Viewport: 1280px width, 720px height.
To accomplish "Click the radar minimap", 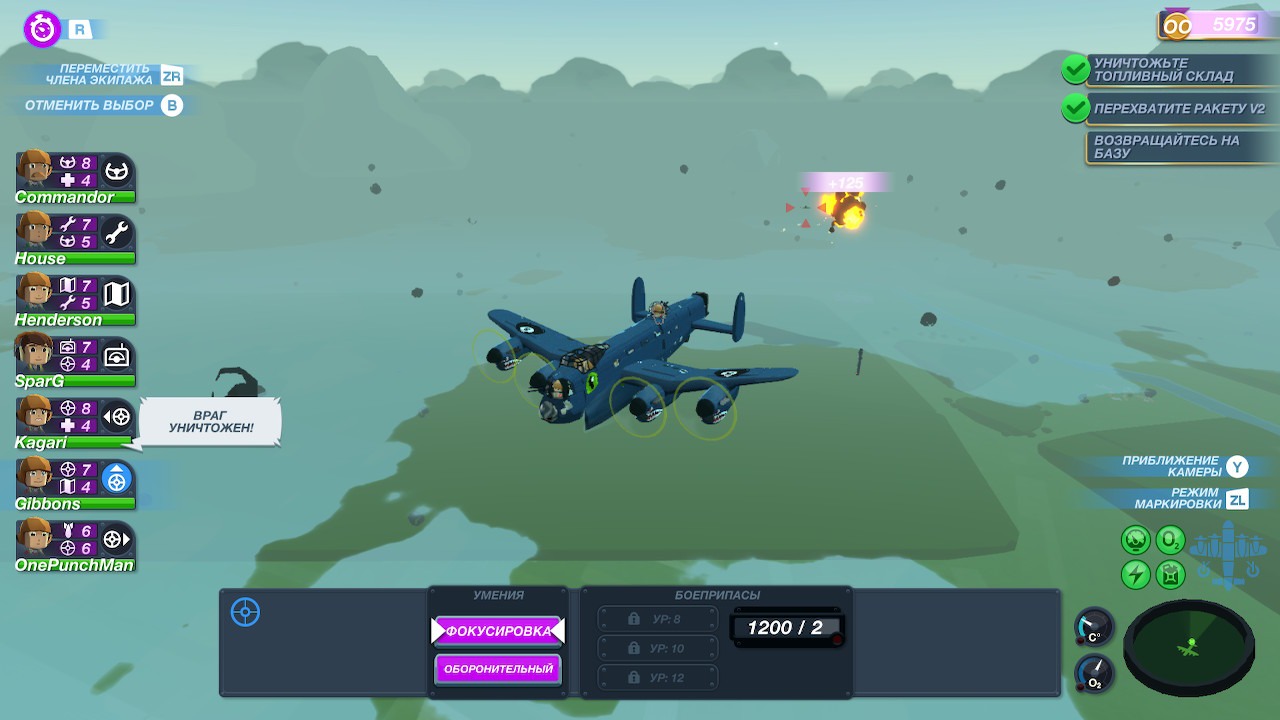I will click(x=1189, y=647).
